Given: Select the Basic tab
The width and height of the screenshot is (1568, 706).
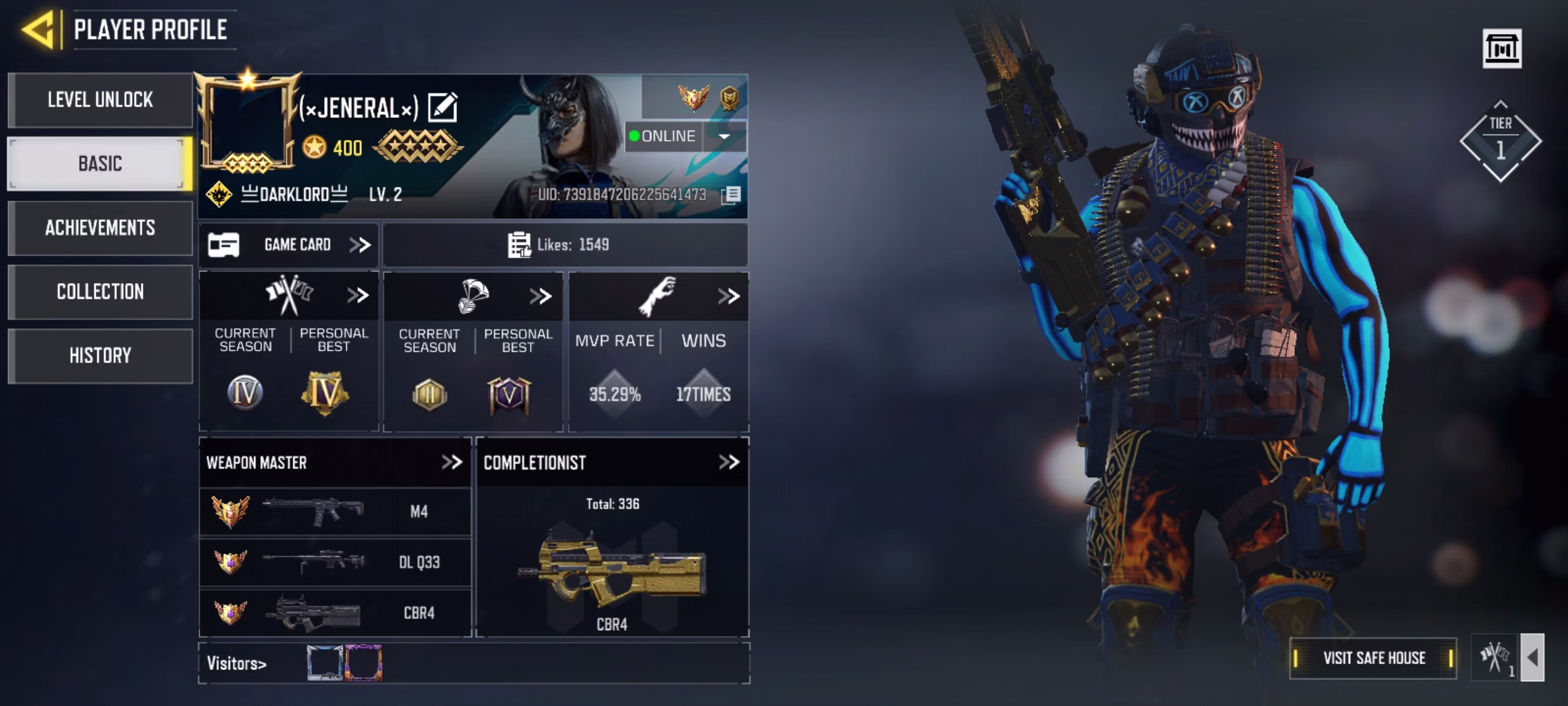Looking at the screenshot, I should pyautogui.click(x=100, y=163).
